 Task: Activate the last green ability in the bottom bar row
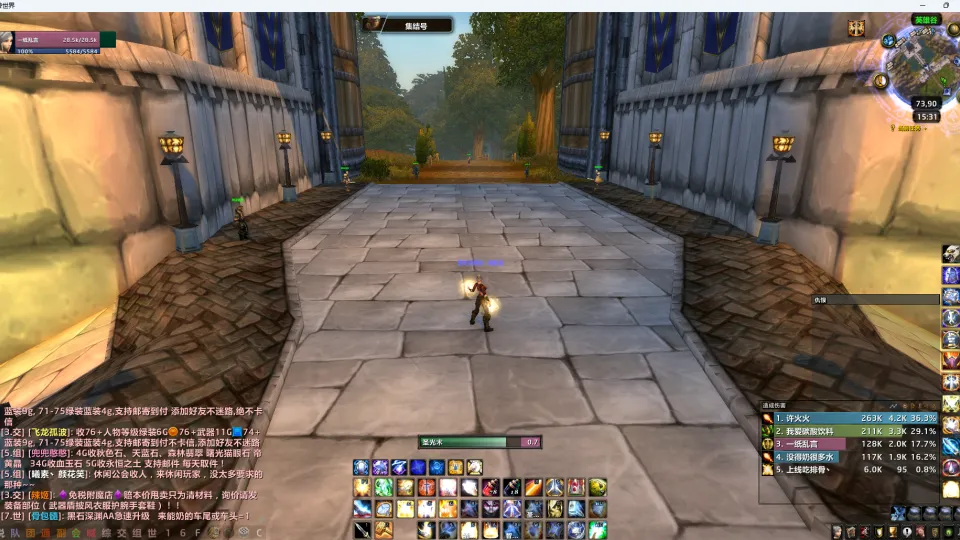click(x=598, y=529)
